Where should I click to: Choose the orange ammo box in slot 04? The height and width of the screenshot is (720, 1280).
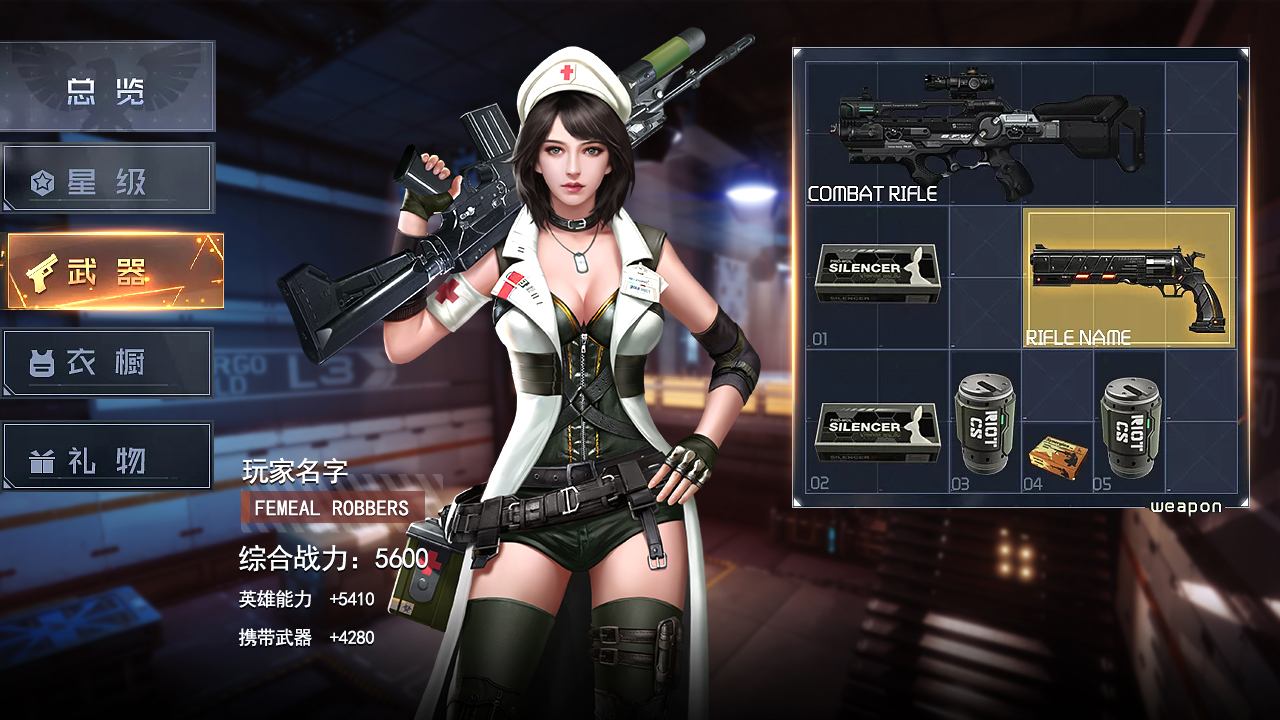[1059, 453]
